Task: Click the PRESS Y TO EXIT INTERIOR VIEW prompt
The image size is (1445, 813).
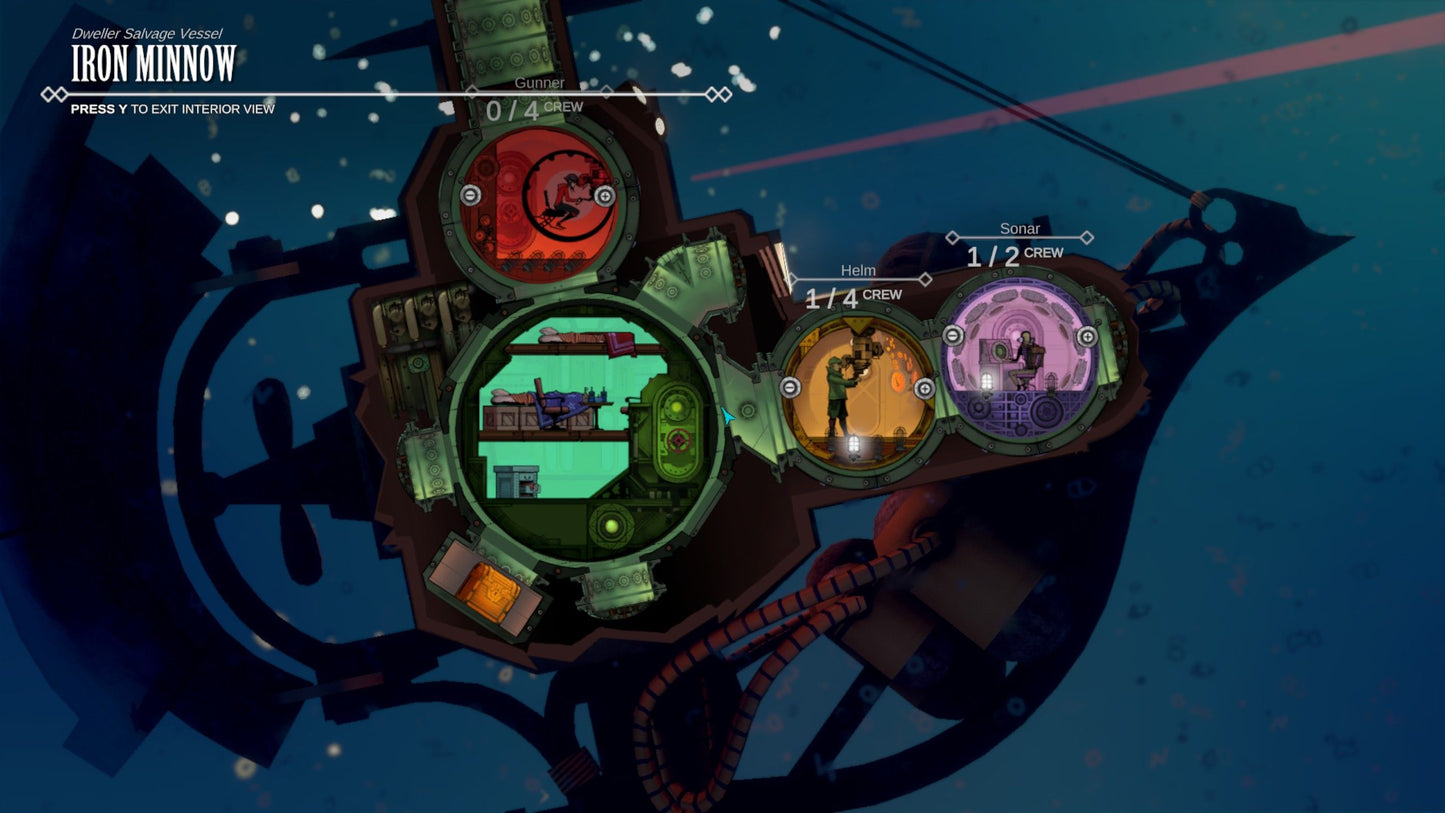Action: pos(173,109)
